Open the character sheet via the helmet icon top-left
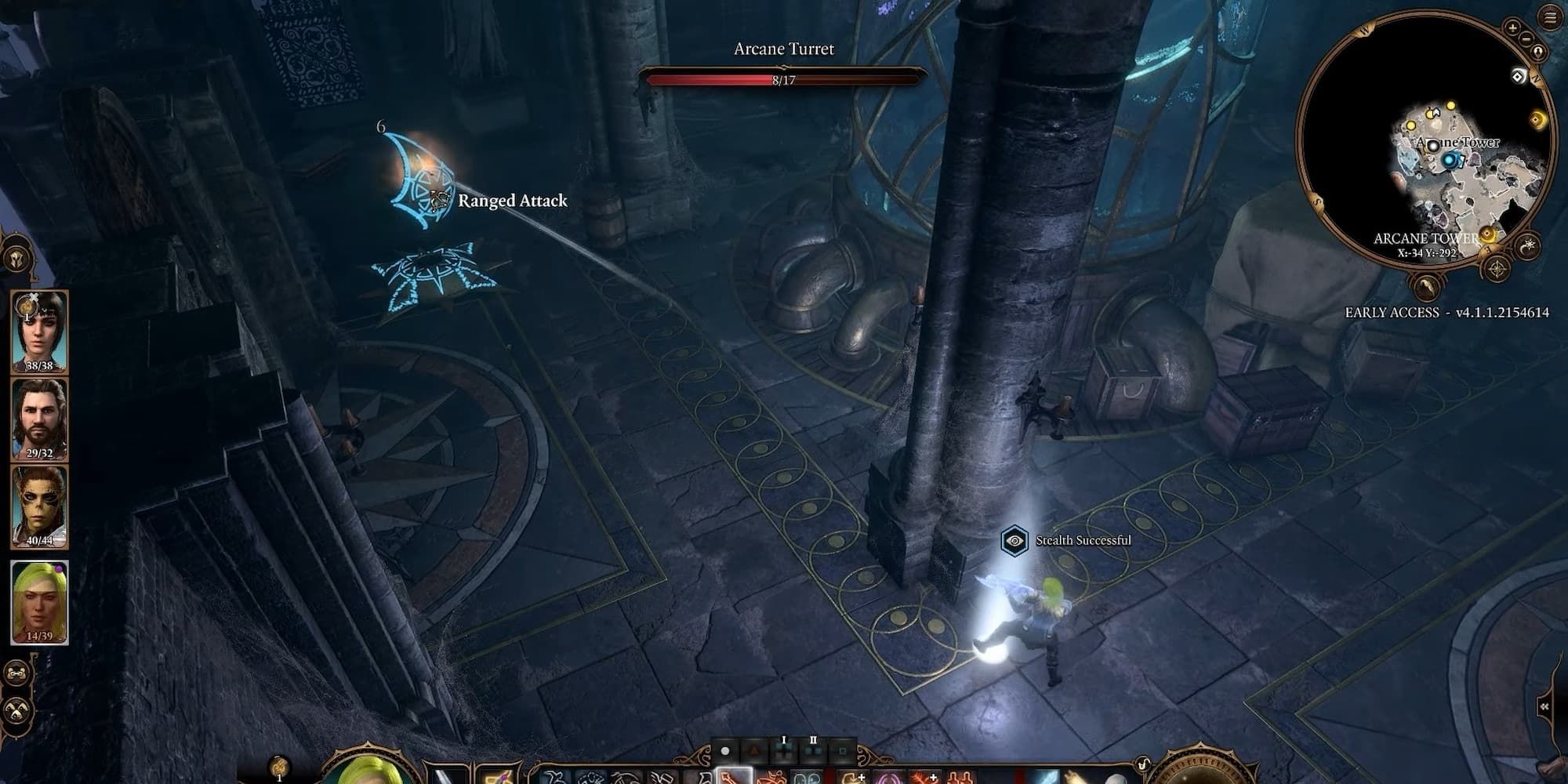Image resolution: width=1568 pixels, height=784 pixels. pos(16,259)
